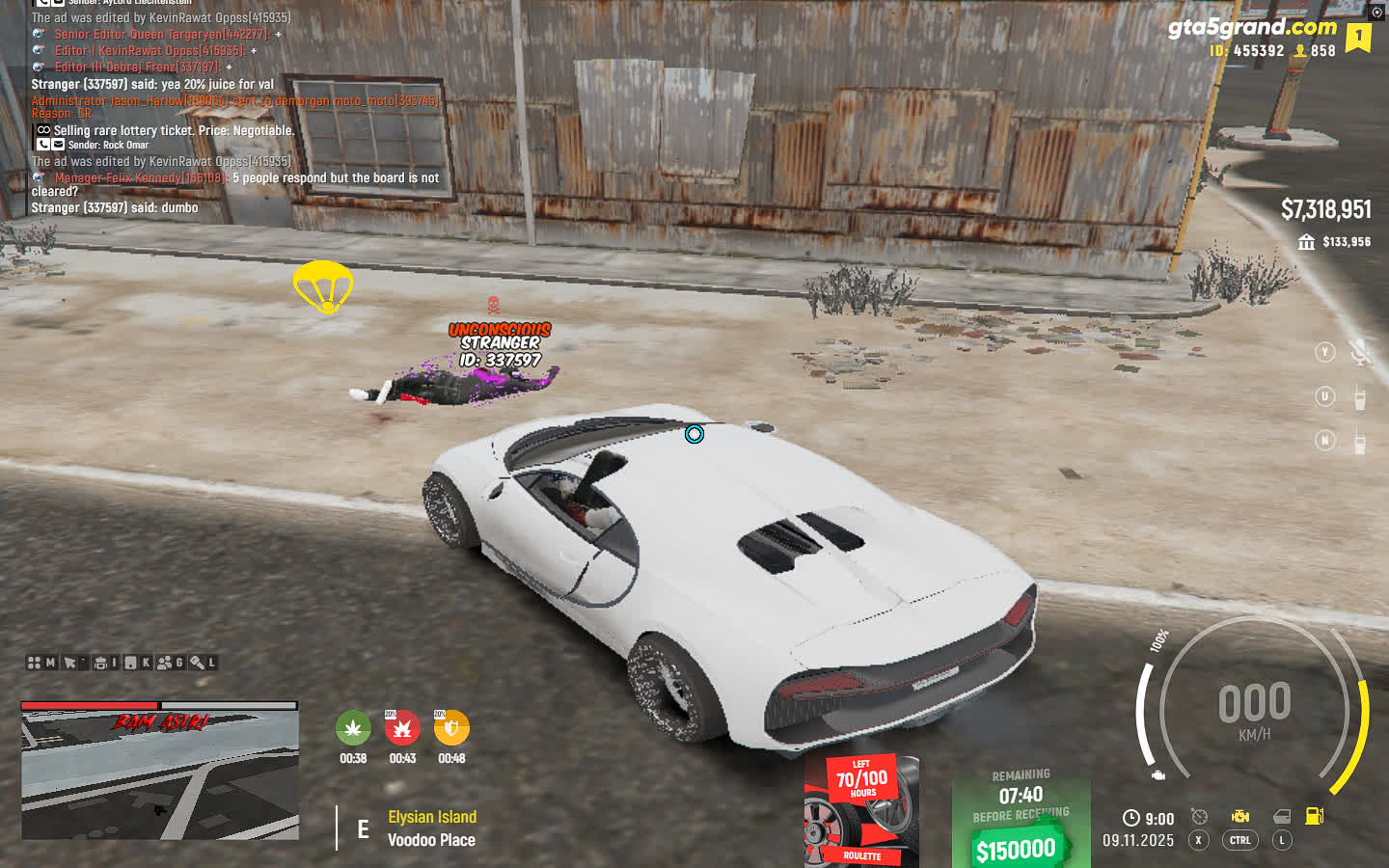Viewport: 1389px width, 868px height.
Task: Open the Roulette wheel banner
Action: pyautogui.click(x=860, y=812)
